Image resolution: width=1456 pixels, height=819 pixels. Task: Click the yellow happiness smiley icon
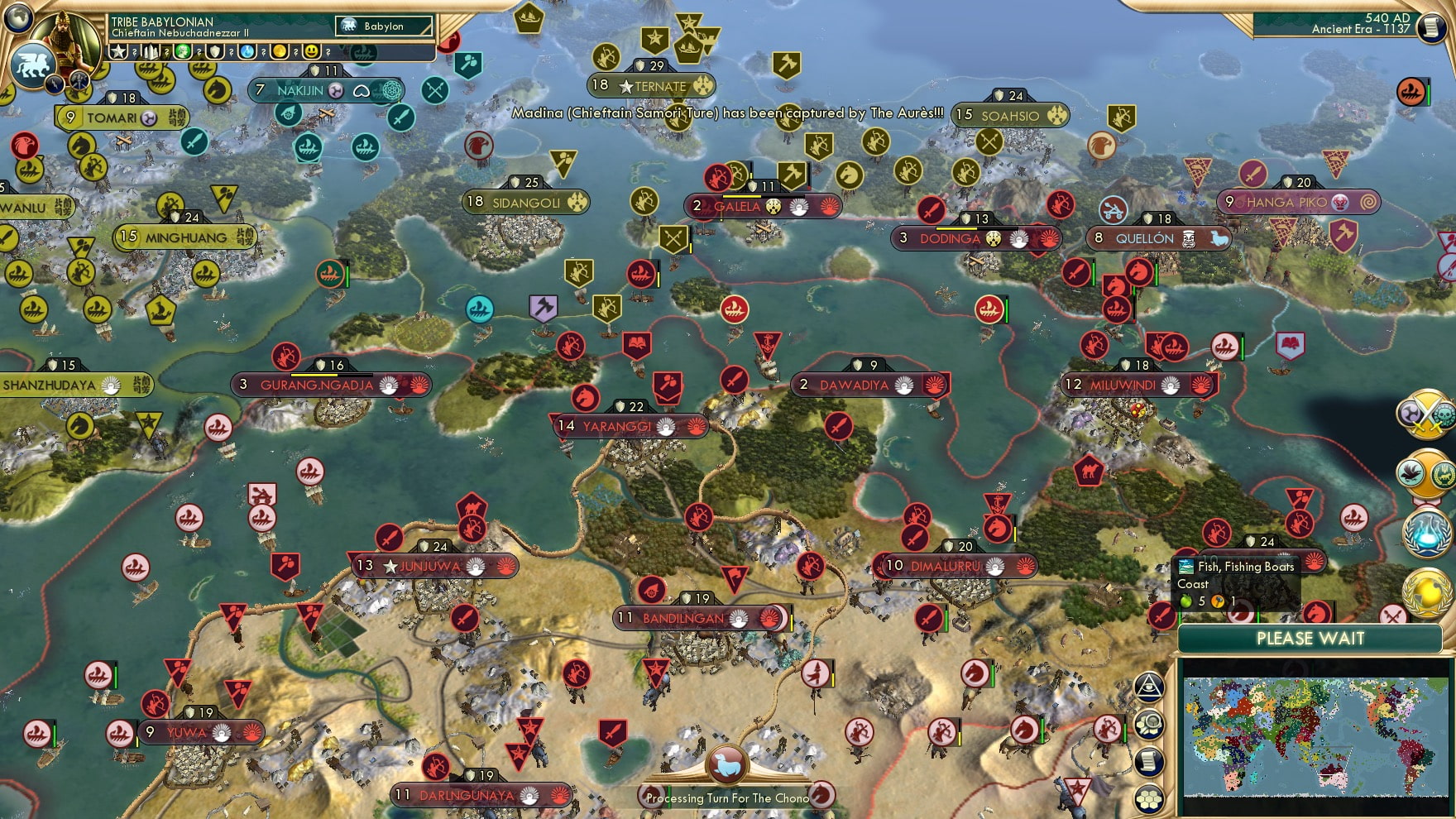coord(312,52)
